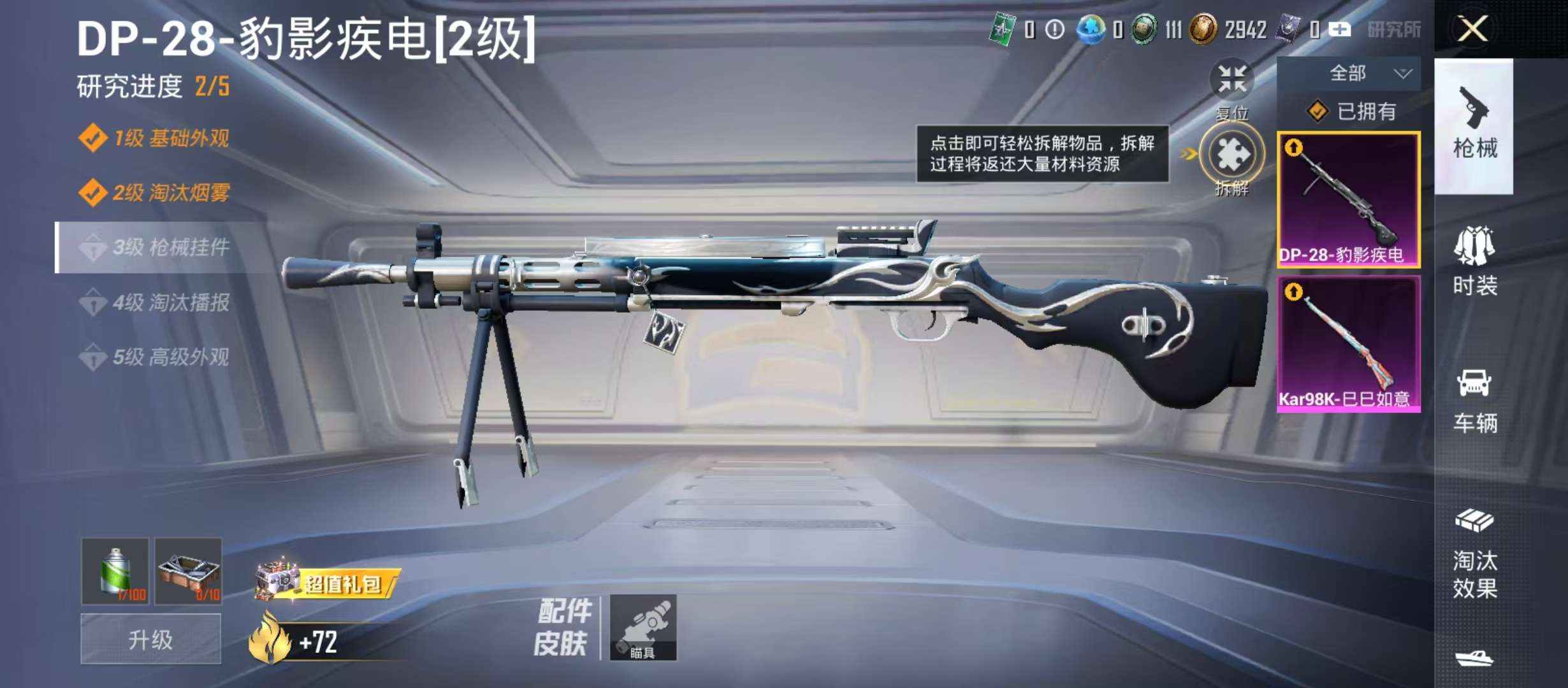Screen dimensions: 1568x688
Task: Click the green spray paint material slot
Action: (x=115, y=571)
